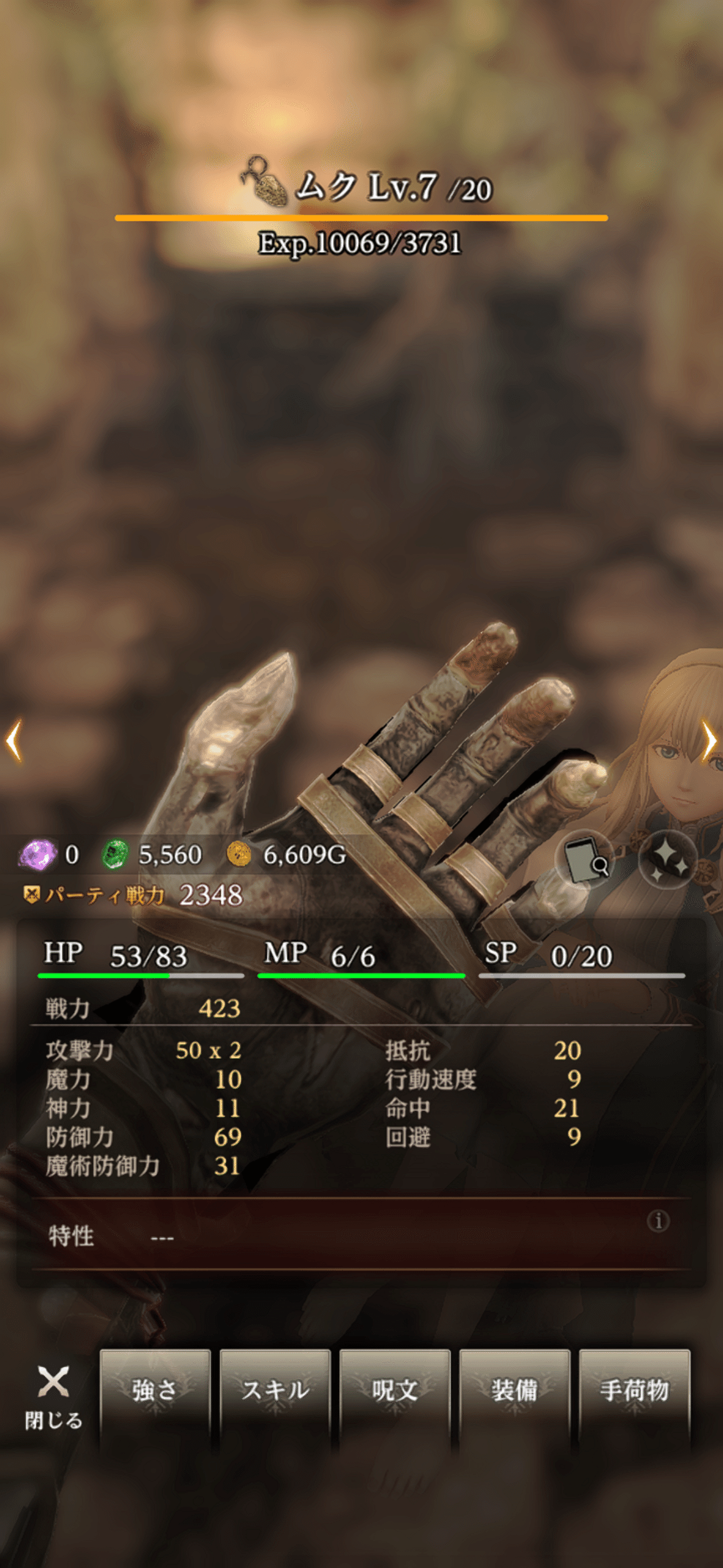Go to the previous character with left arrow
Viewport: 723px width, 1568px height.
tap(14, 740)
